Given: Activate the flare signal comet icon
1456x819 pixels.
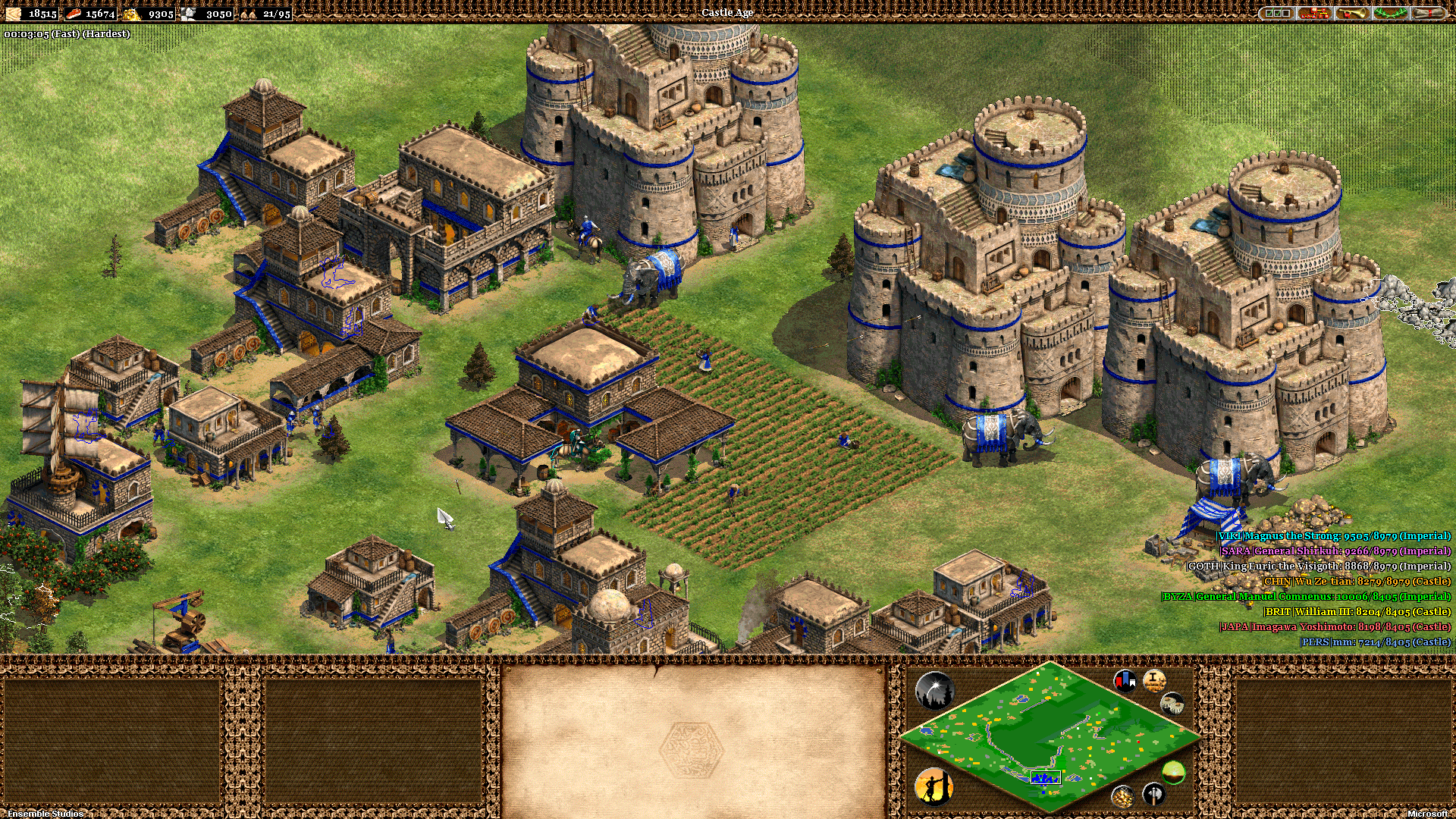Looking at the screenshot, I should [934, 690].
